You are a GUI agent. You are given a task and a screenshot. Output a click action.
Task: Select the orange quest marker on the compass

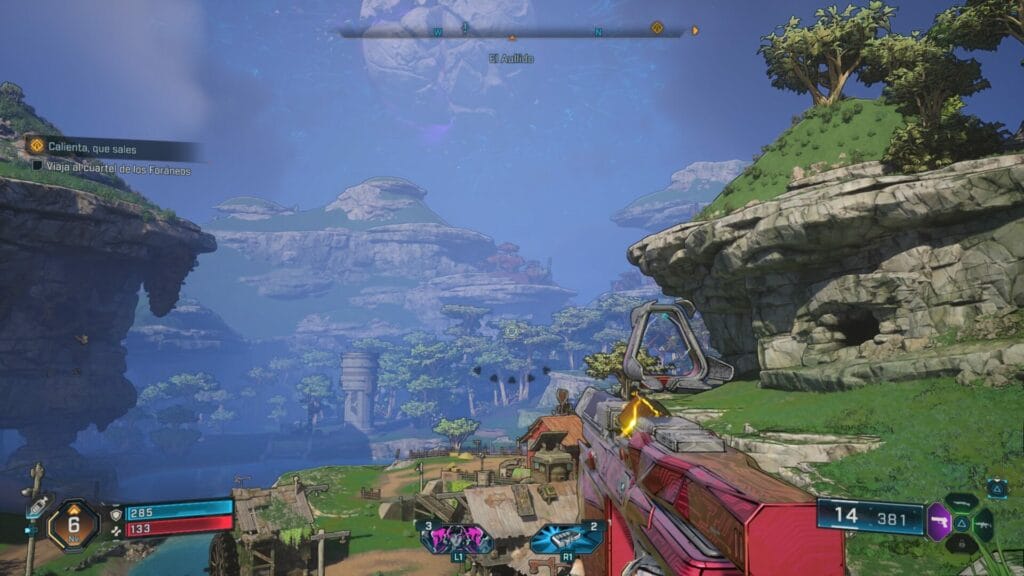coord(657,28)
